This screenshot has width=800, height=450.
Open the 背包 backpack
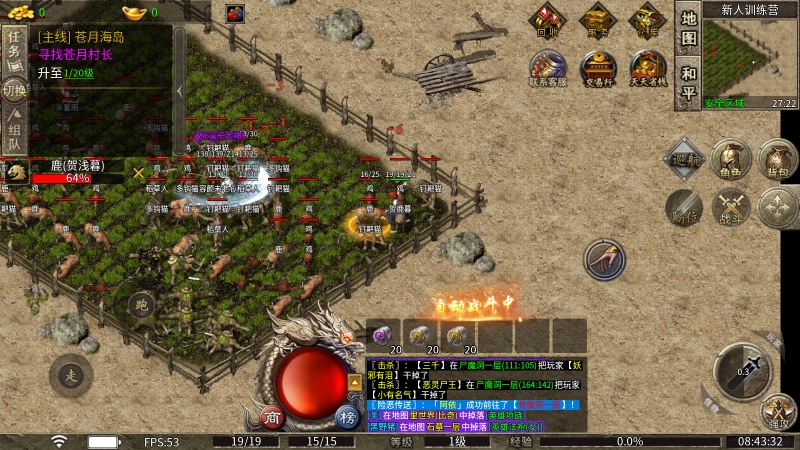tap(777, 160)
